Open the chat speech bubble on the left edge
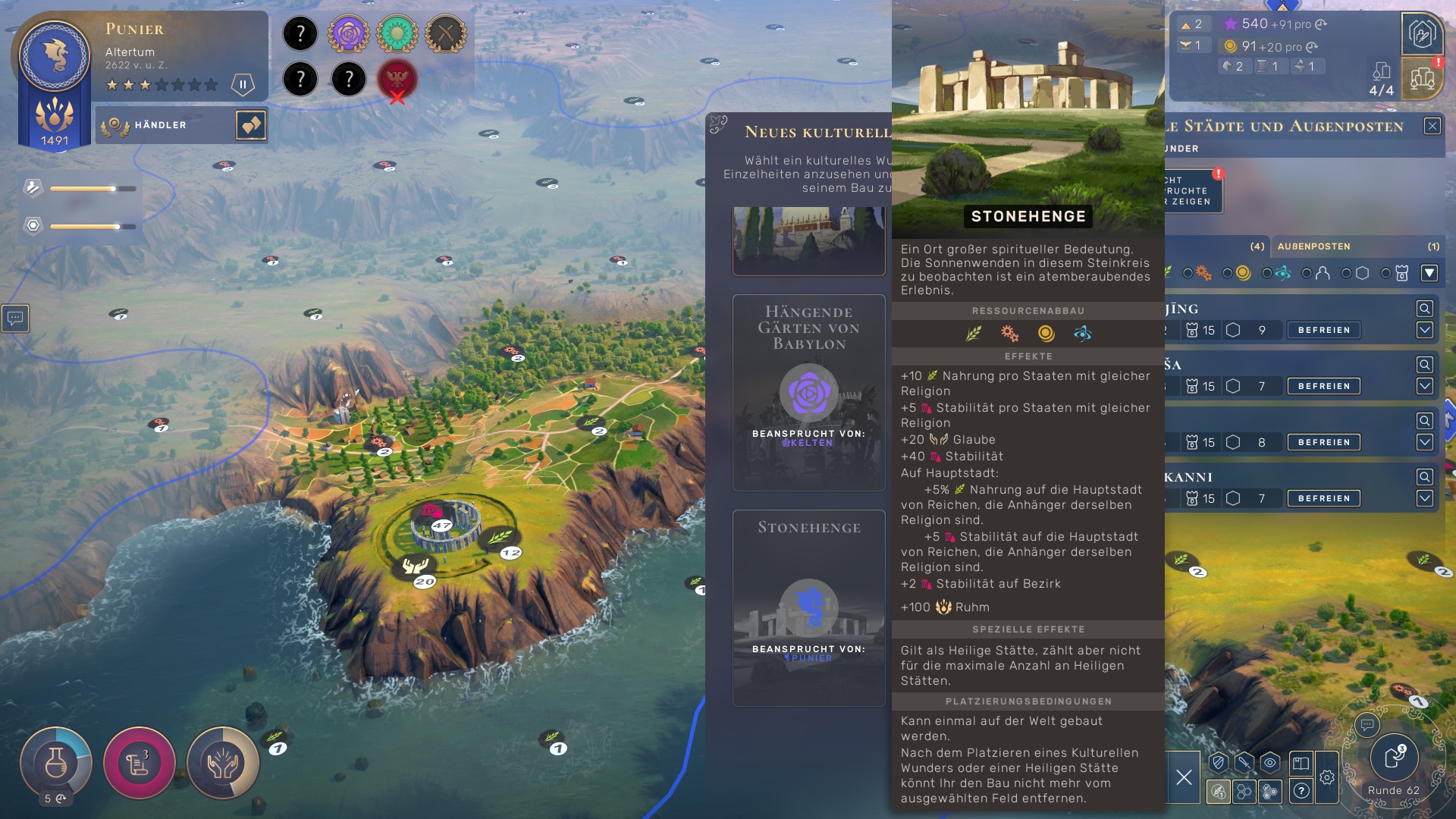The width and height of the screenshot is (1456, 819). 15,318
